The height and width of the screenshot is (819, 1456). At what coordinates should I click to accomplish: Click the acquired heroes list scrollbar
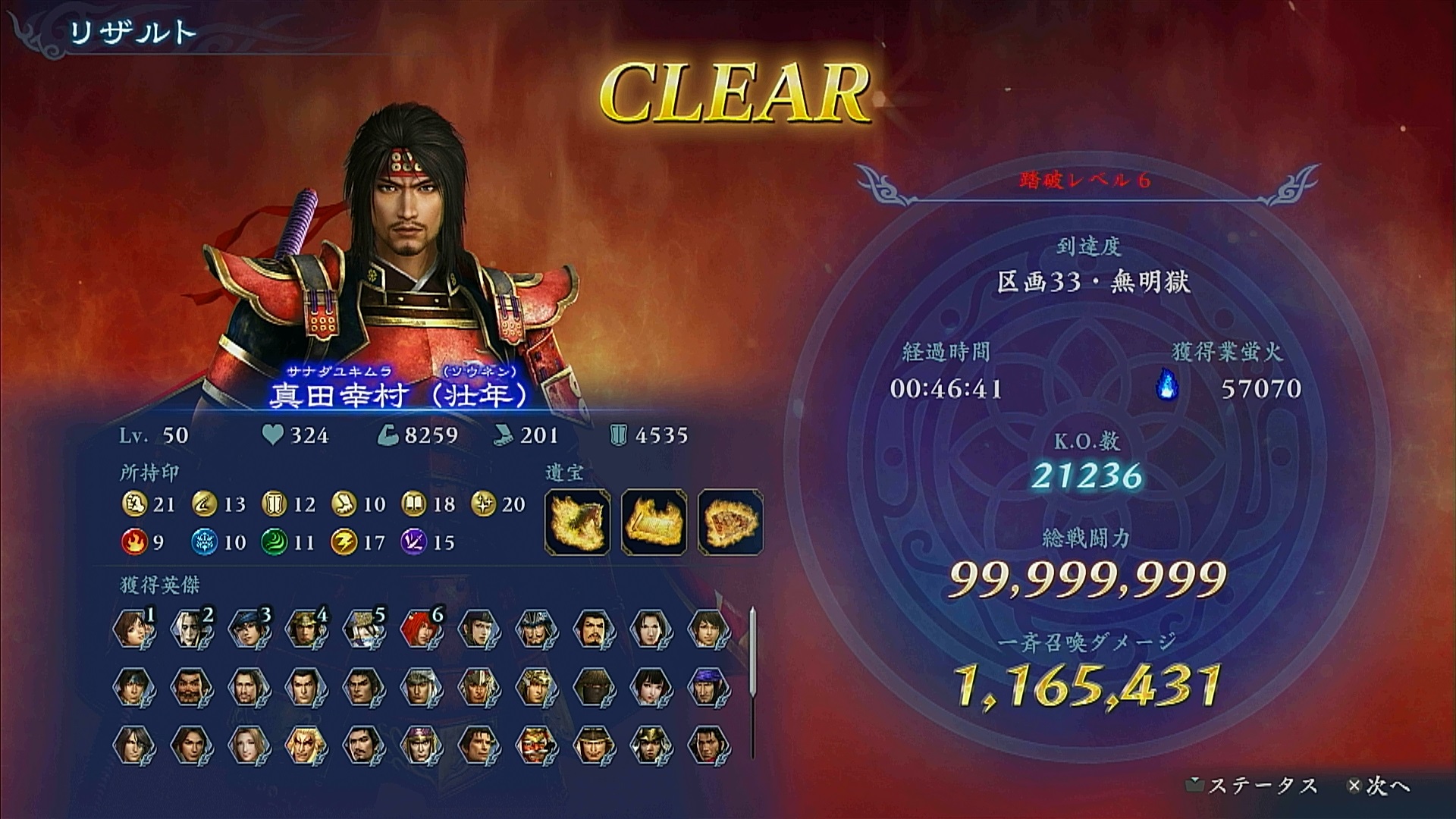coord(752,682)
